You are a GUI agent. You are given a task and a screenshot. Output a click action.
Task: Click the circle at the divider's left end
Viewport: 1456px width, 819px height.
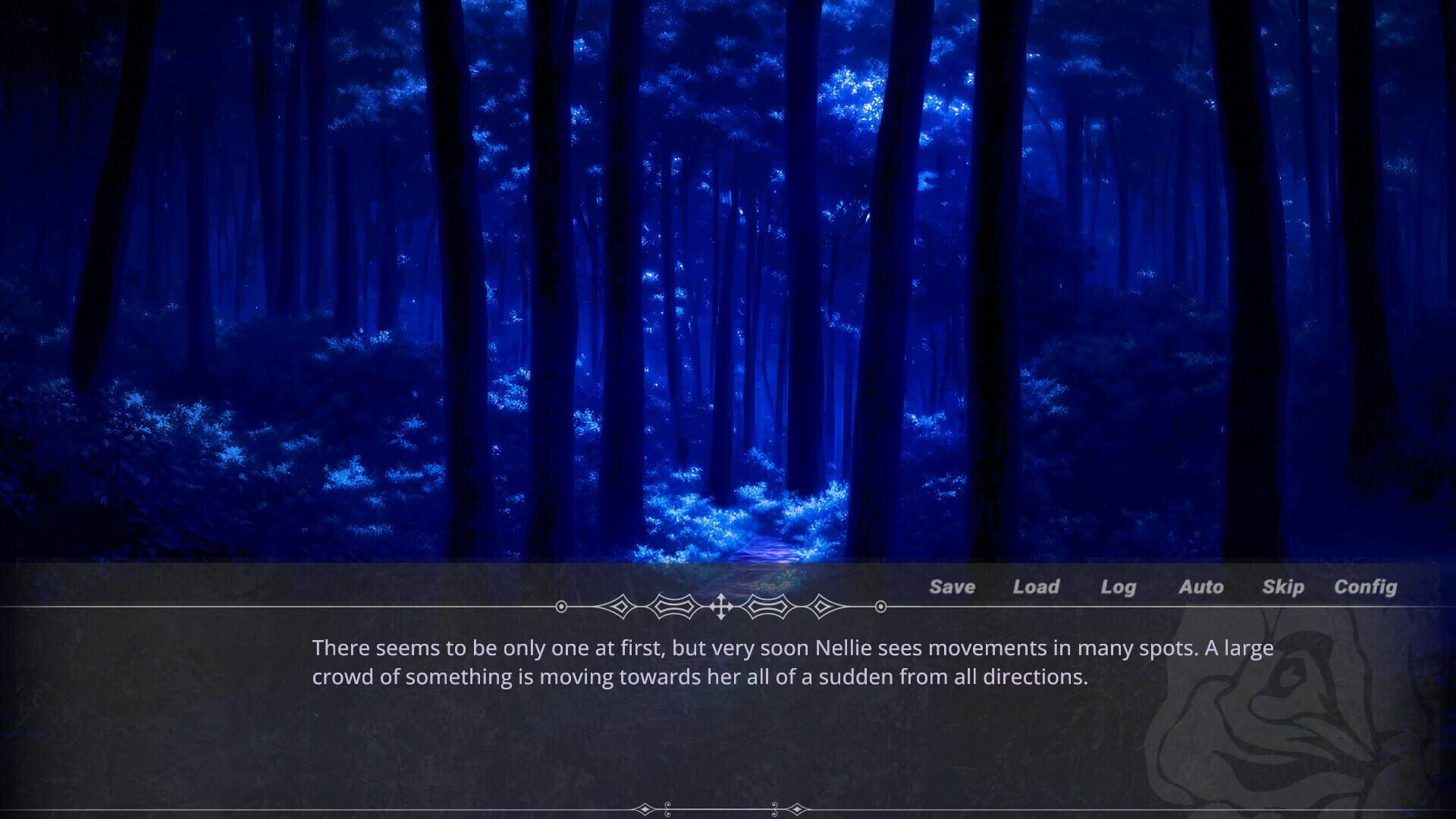[562, 607]
